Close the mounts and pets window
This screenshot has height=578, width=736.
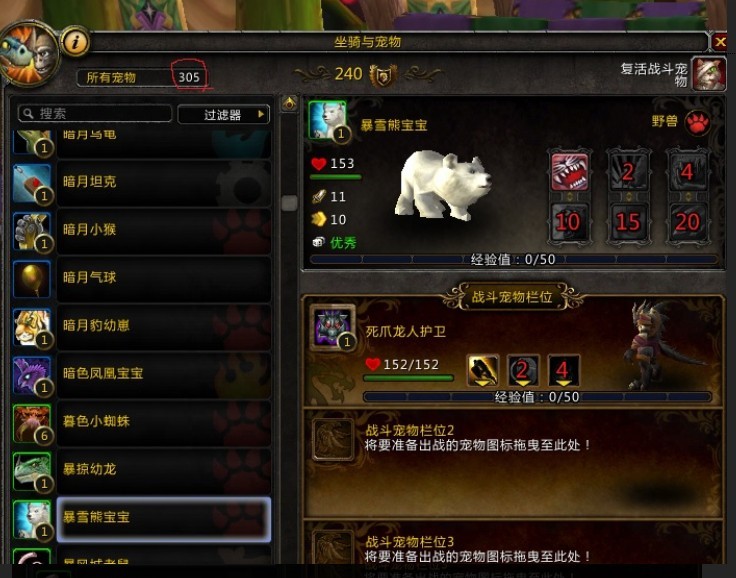tap(720, 42)
